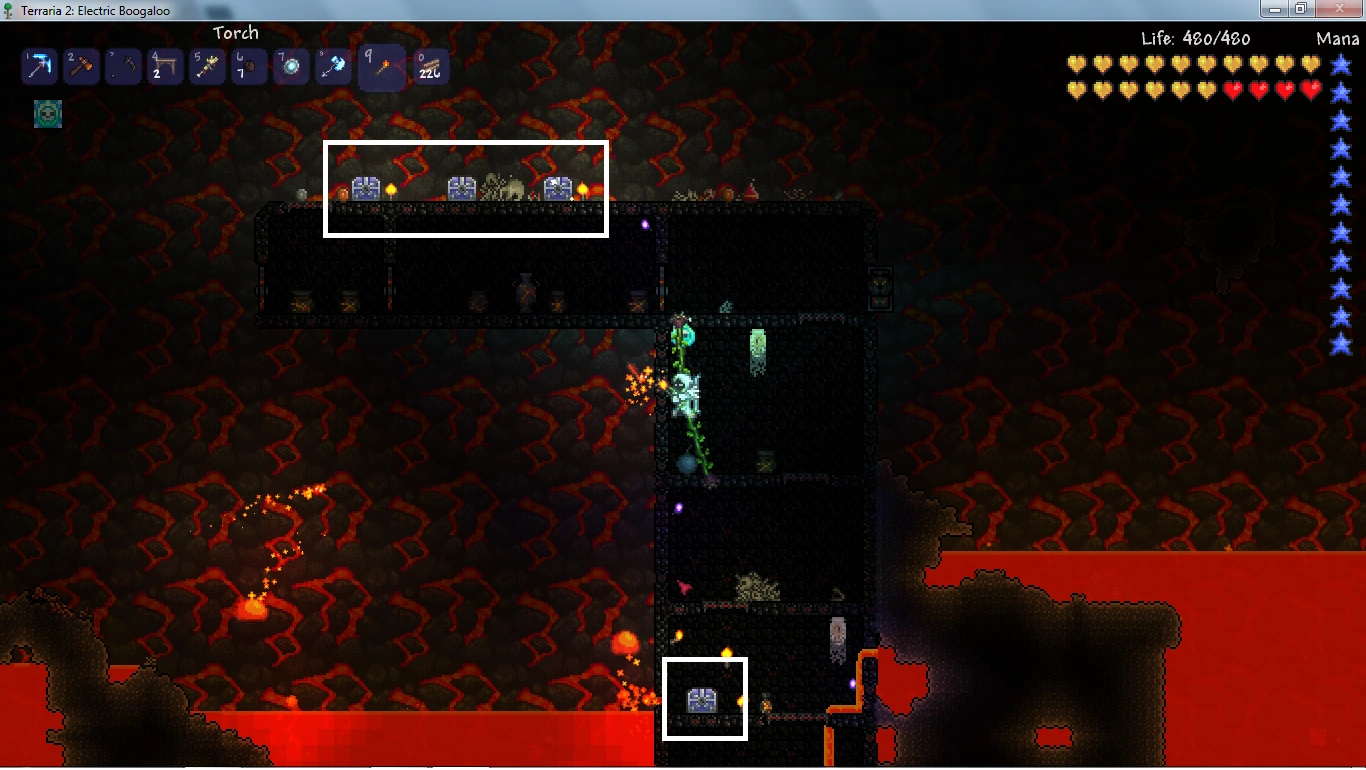Select the Torch in hotbar slot 9

click(381, 66)
